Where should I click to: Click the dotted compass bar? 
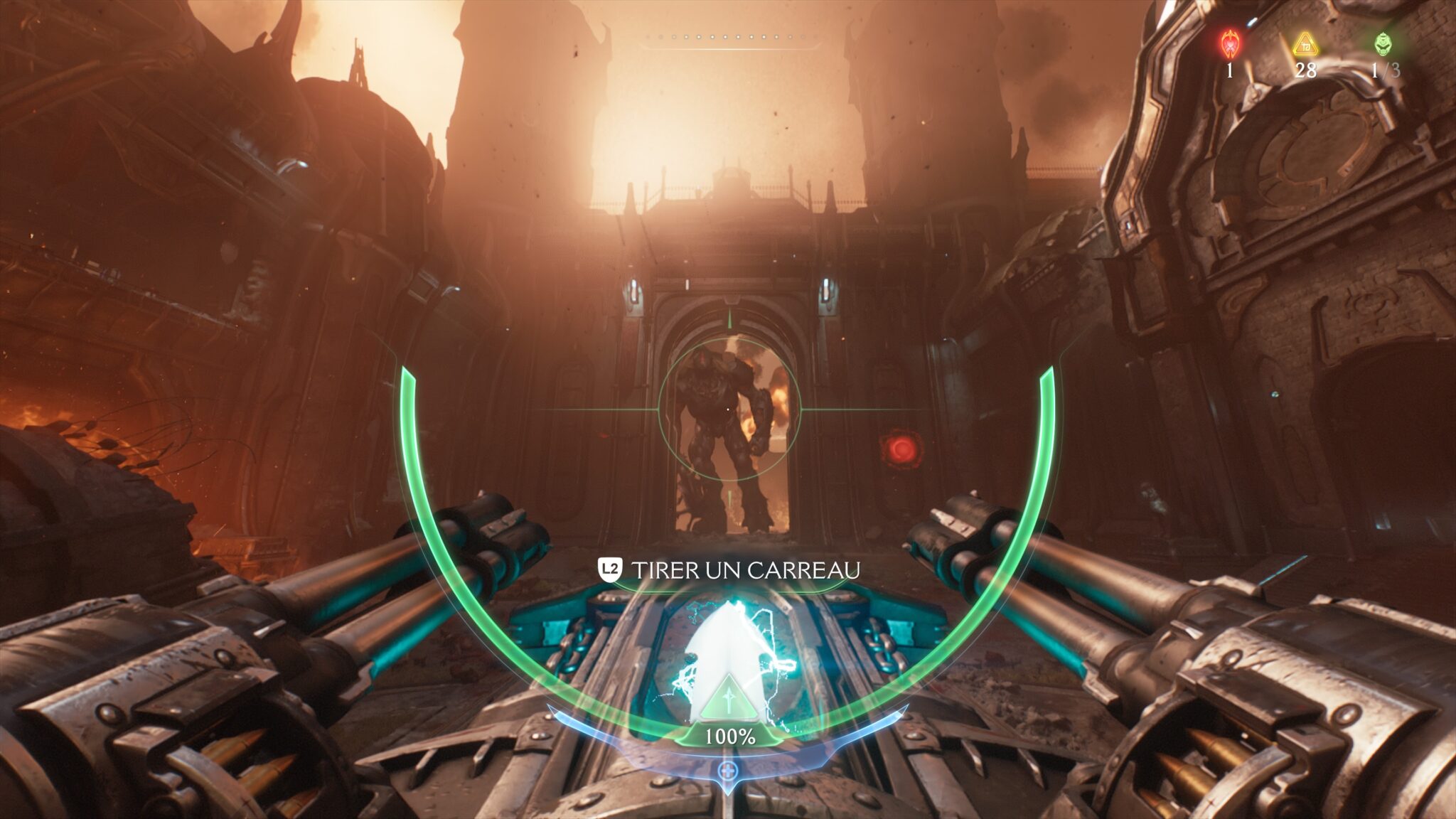point(729,37)
